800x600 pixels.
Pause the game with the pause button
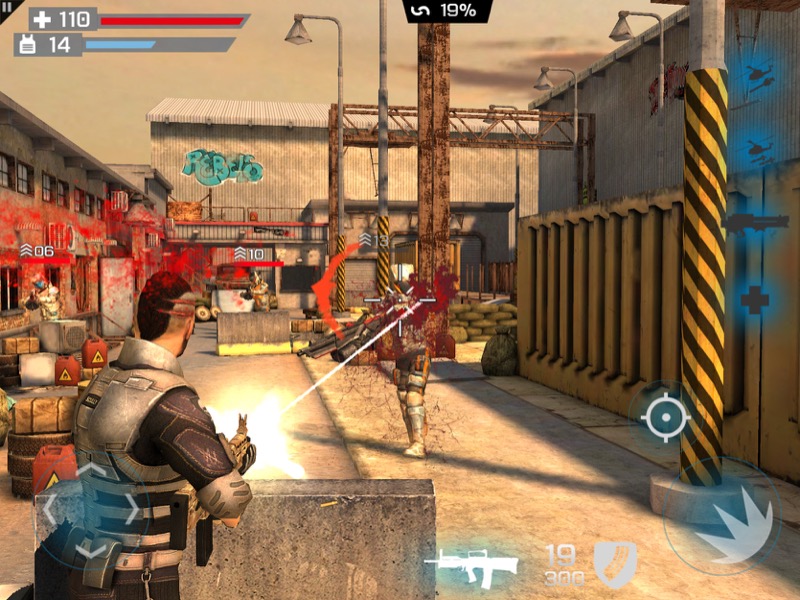[x=9, y=8]
